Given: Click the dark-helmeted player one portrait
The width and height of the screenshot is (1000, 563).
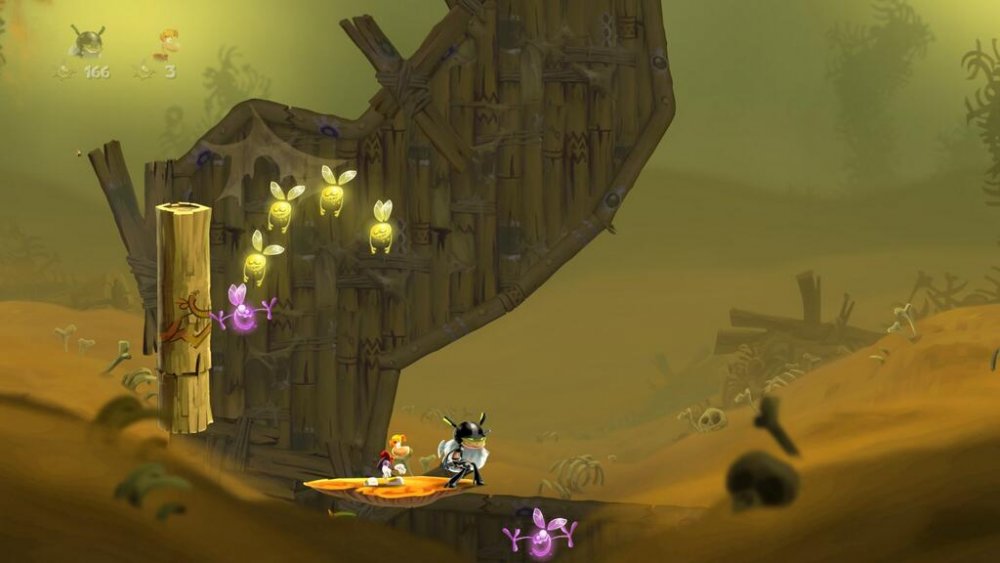Looking at the screenshot, I should (x=87, y=41).
